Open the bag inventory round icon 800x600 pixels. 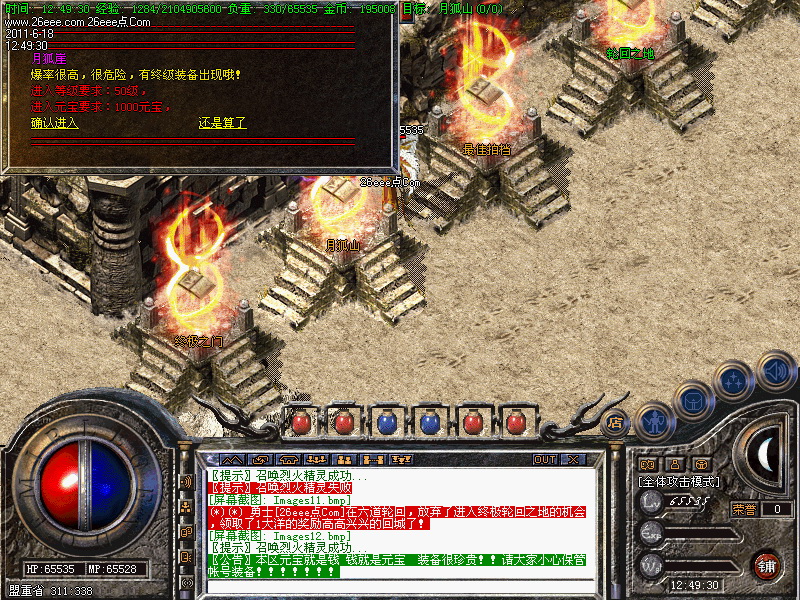[x=692, y=401]
